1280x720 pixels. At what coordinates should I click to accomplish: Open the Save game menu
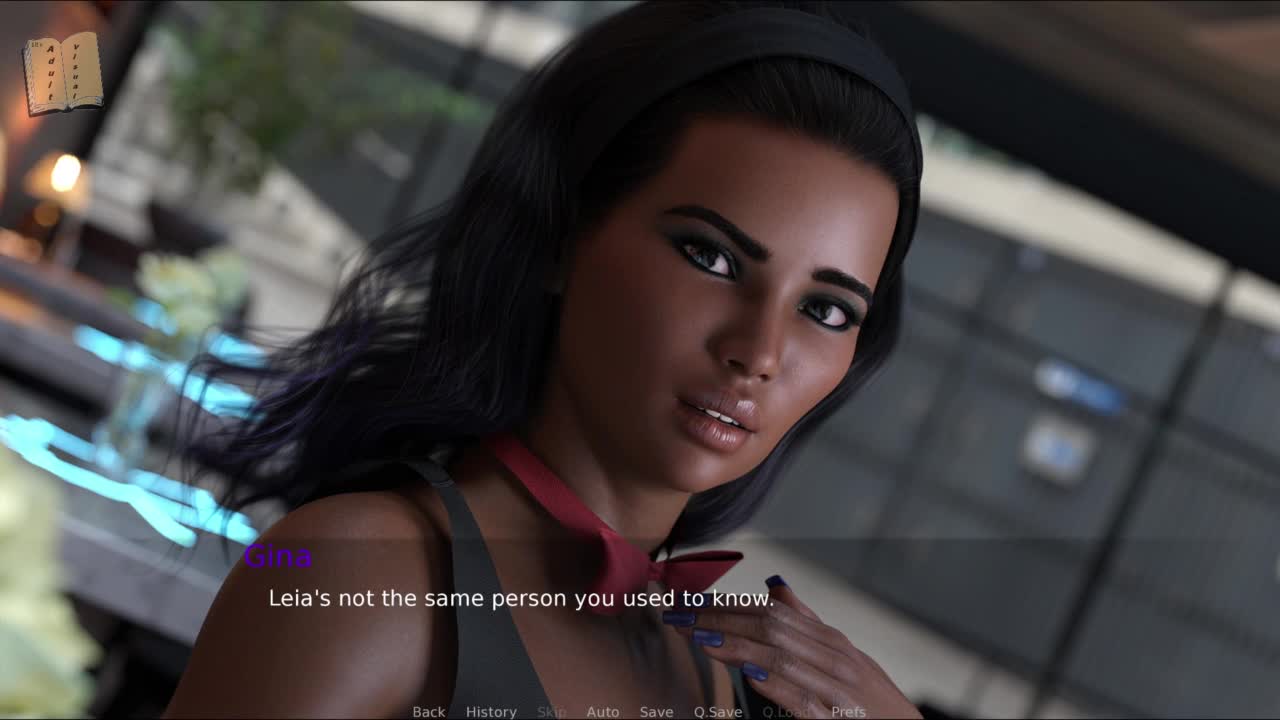coord(656,711)
